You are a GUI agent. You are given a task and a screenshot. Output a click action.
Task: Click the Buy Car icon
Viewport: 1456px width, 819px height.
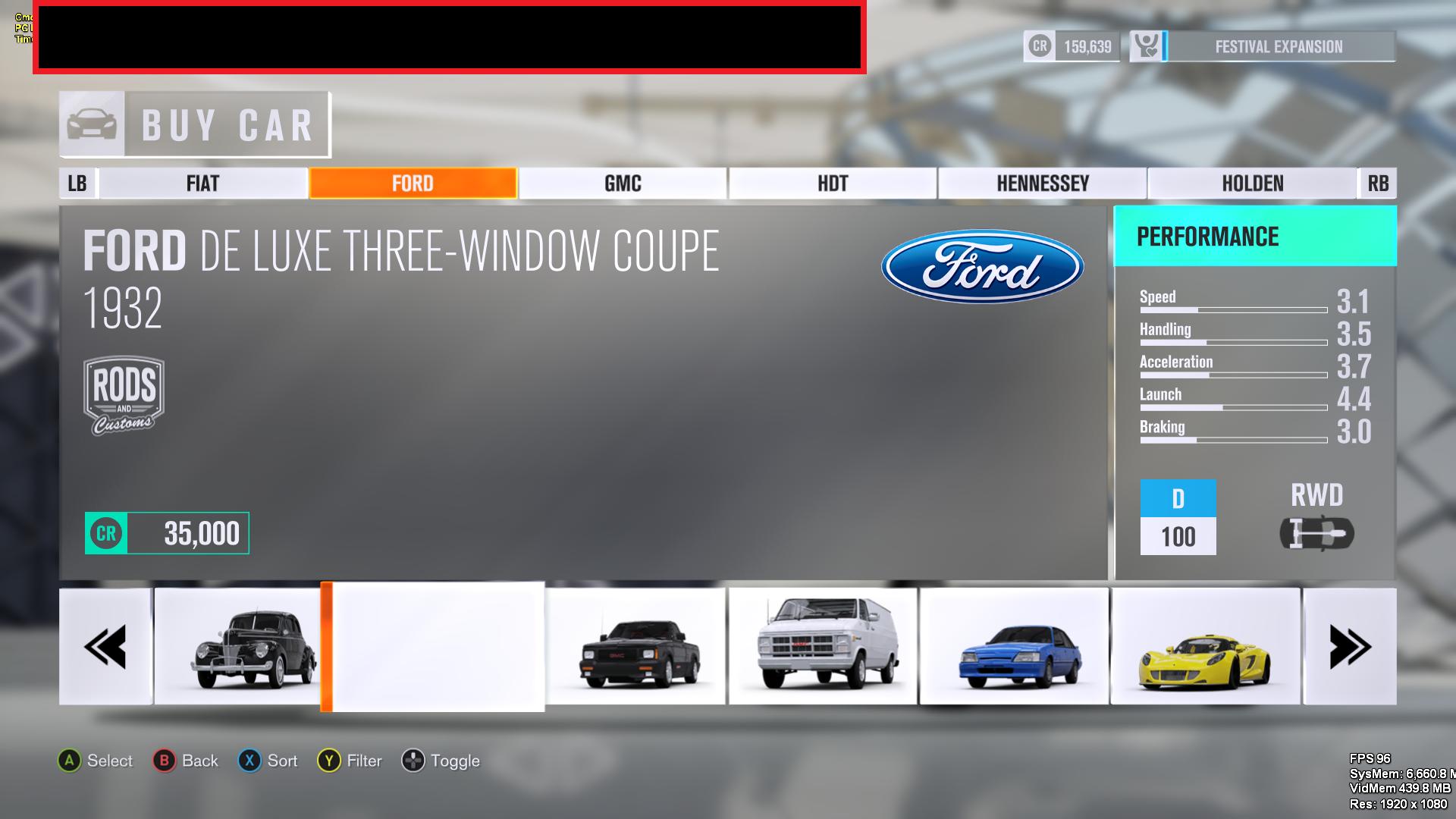tap(92, 124)
